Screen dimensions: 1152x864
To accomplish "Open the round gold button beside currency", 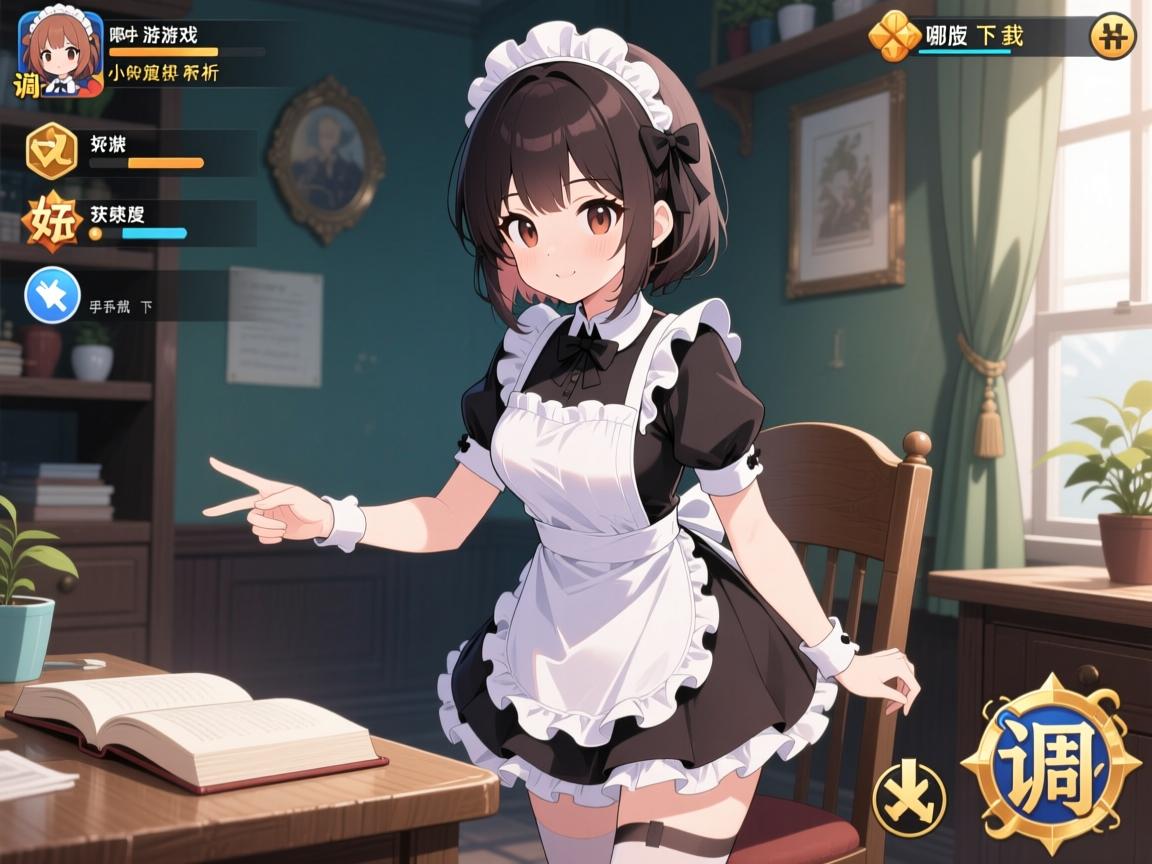I will (x=1112, y=37).
